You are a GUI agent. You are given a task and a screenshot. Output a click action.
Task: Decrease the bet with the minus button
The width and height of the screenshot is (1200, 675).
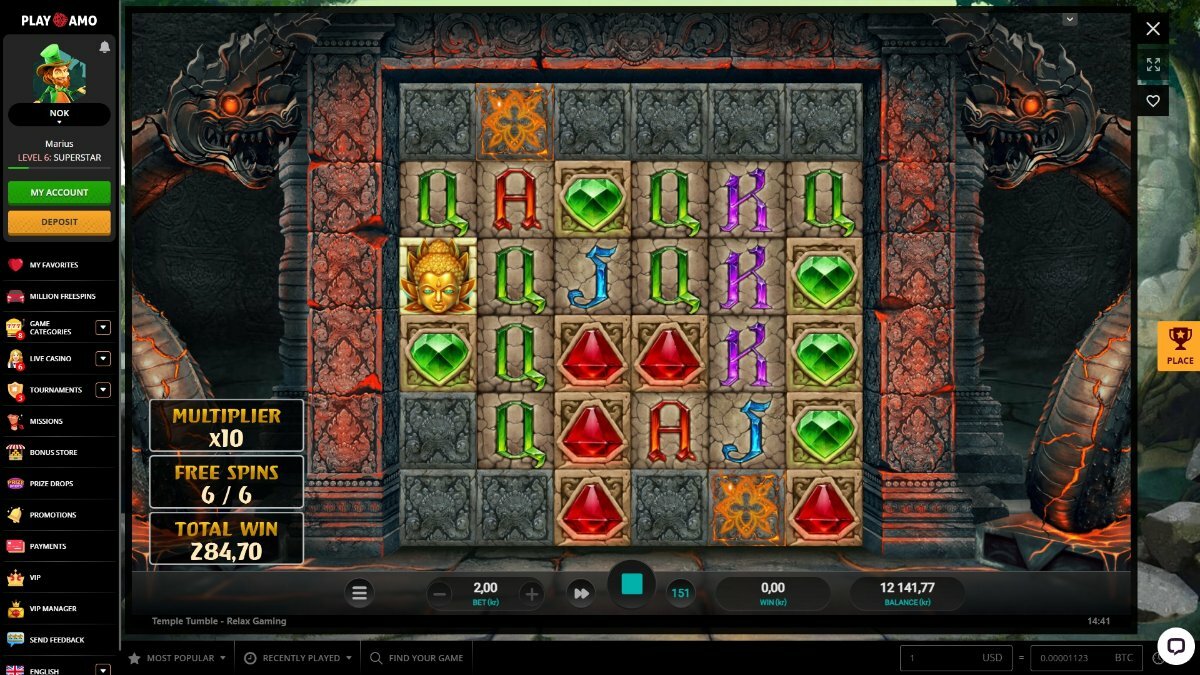coord(439,594)
